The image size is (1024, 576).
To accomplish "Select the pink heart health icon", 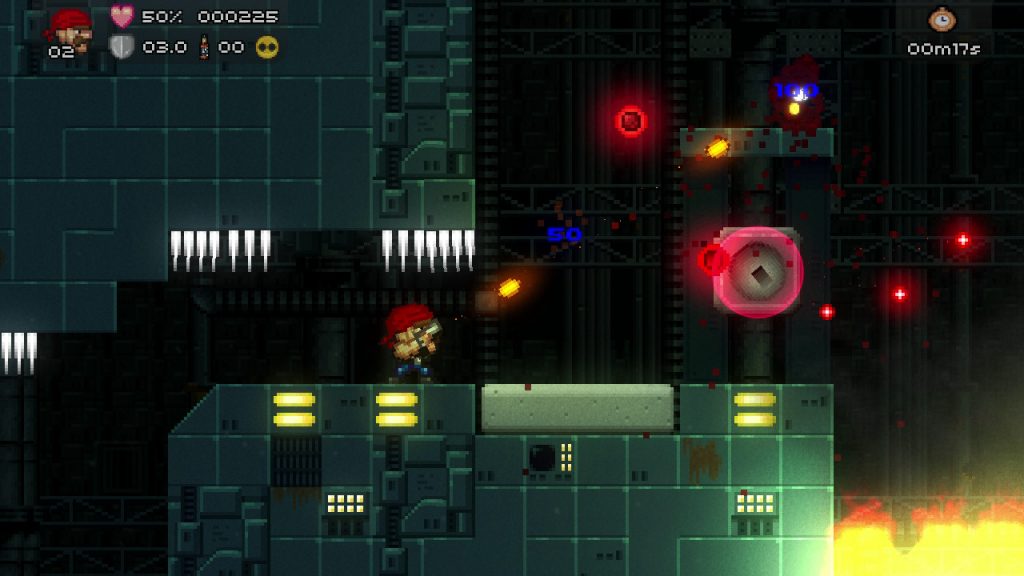I will (x=122, y=16).
